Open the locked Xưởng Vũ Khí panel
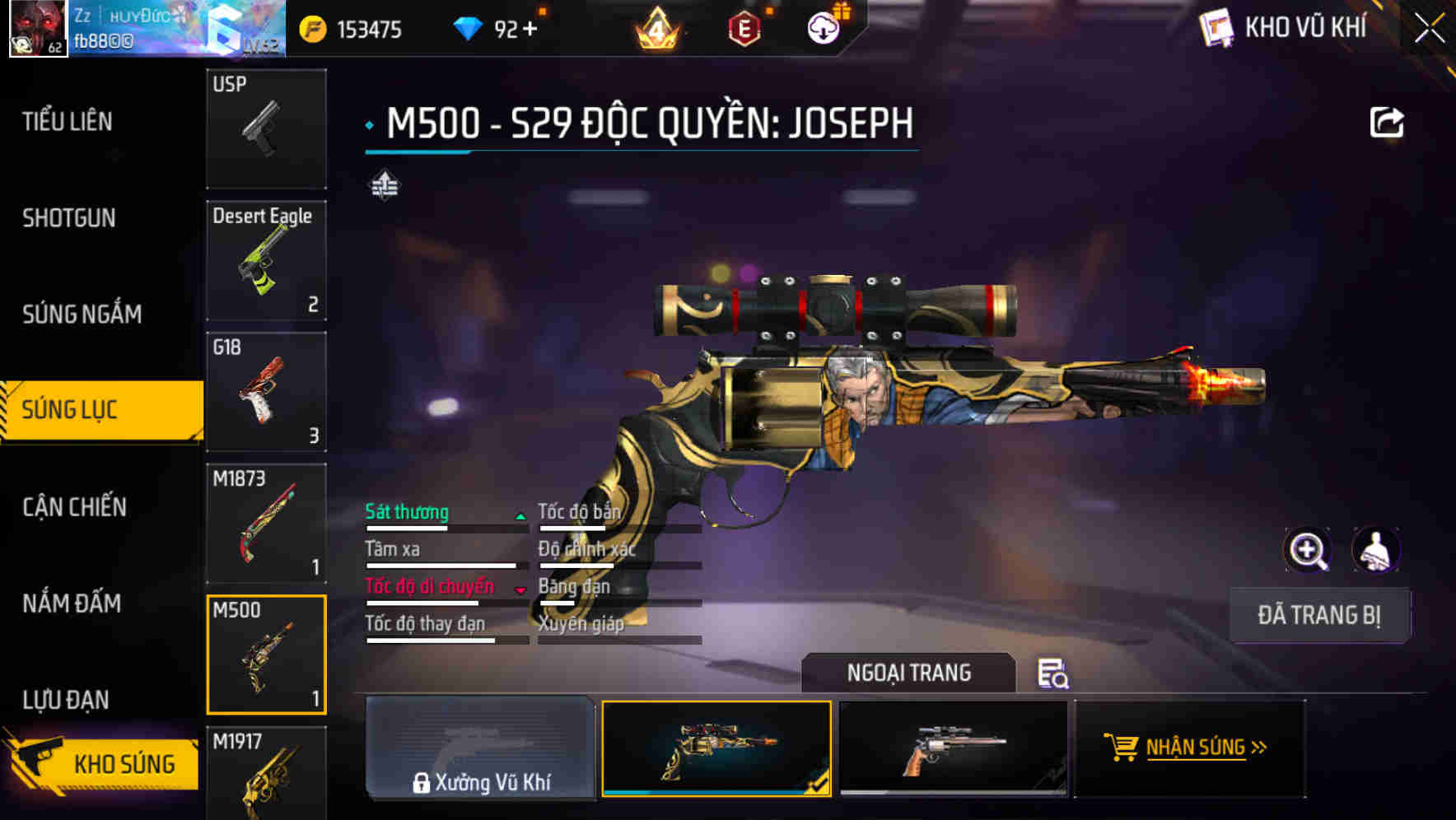The image size is (1456, 820). pos(481,749)
